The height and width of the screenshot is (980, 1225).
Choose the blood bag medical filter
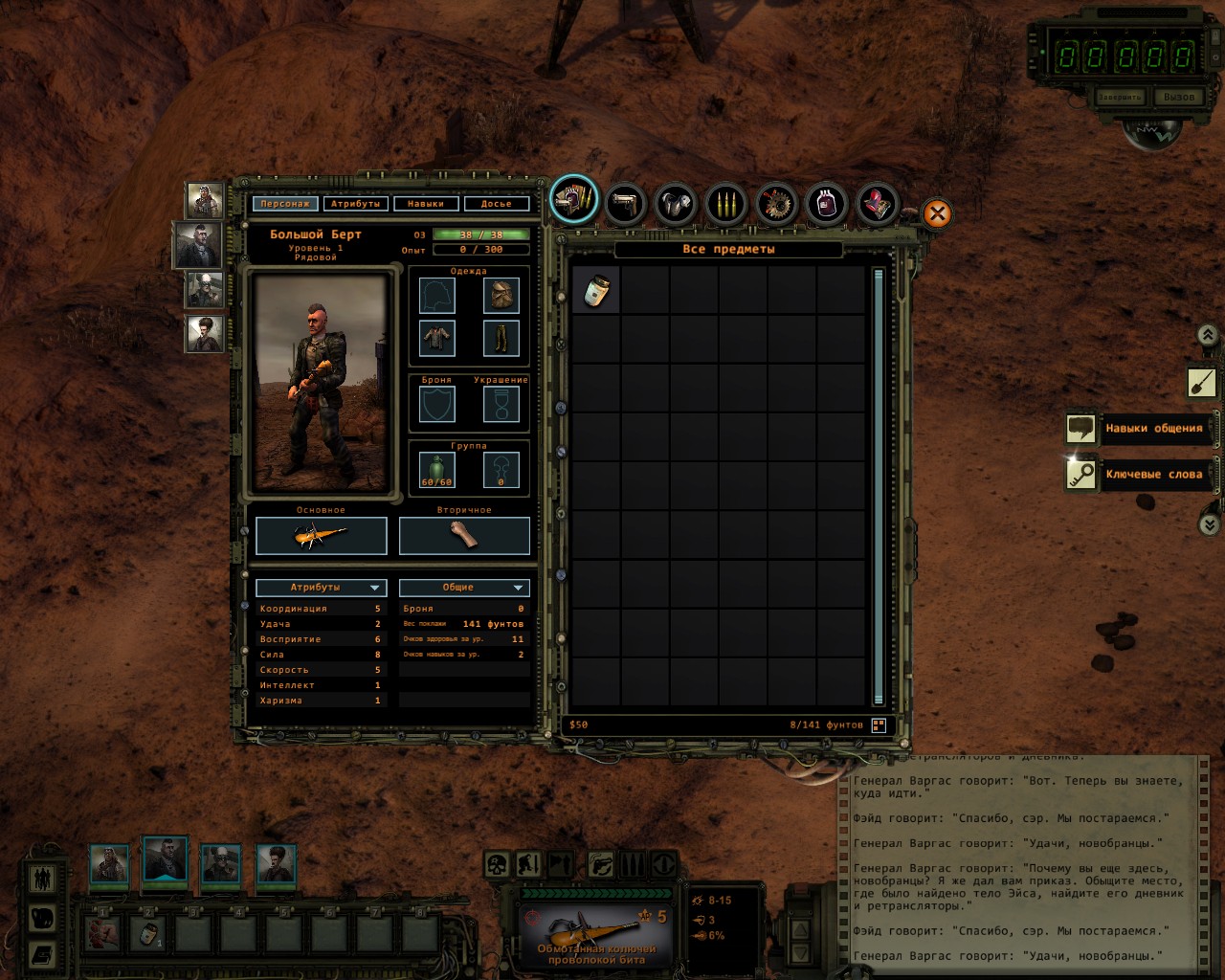point(826,203)
